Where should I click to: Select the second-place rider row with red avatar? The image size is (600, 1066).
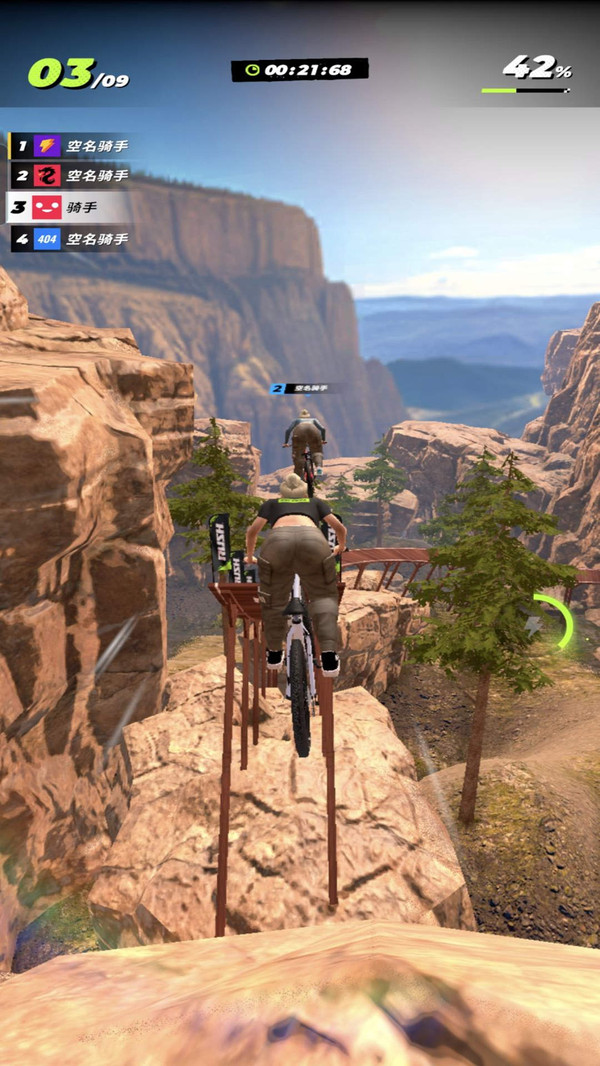pos(70,176)
